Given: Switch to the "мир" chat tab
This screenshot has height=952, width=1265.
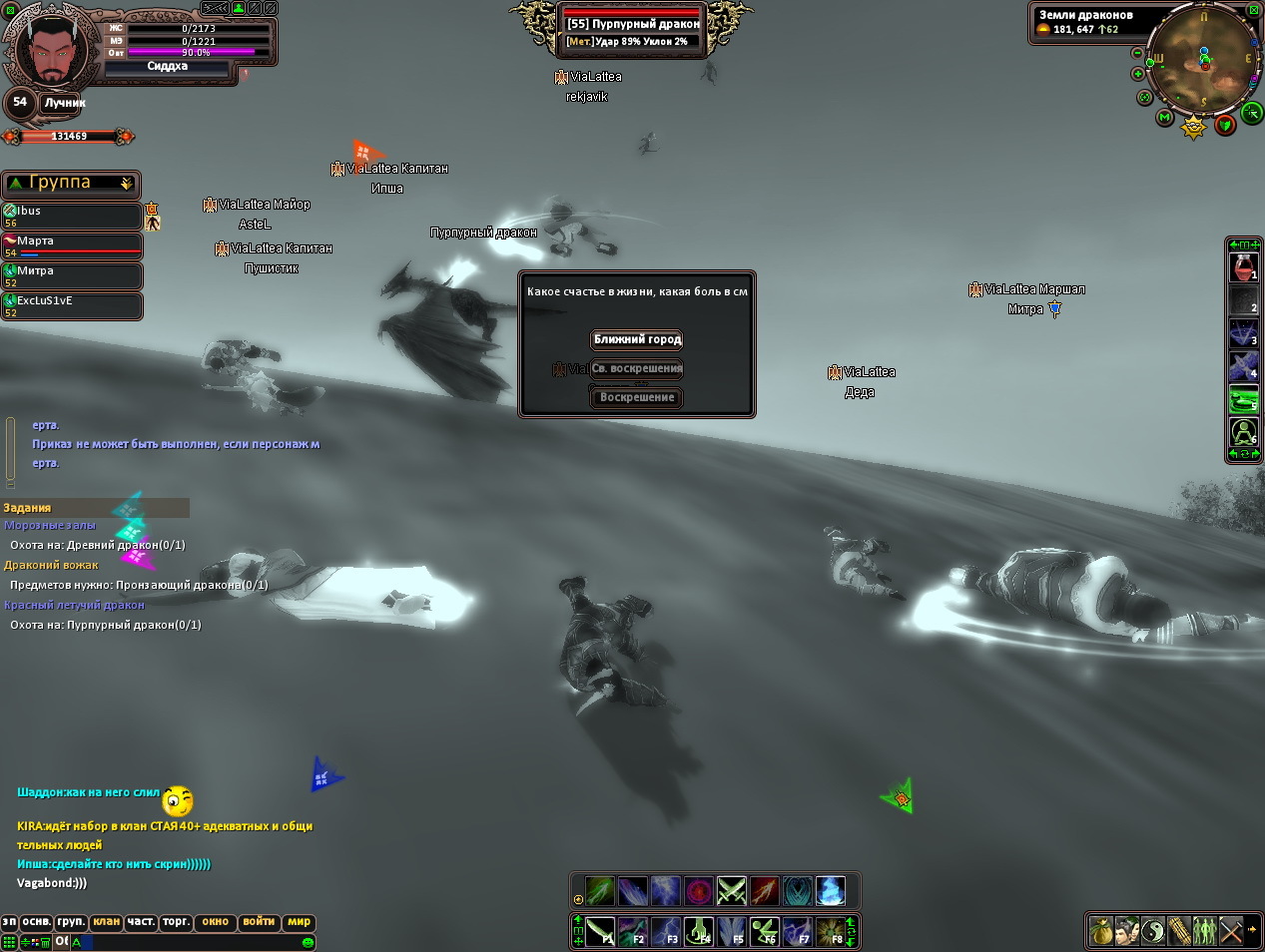Looking at the screenshot, I should (x=299, y=922).
